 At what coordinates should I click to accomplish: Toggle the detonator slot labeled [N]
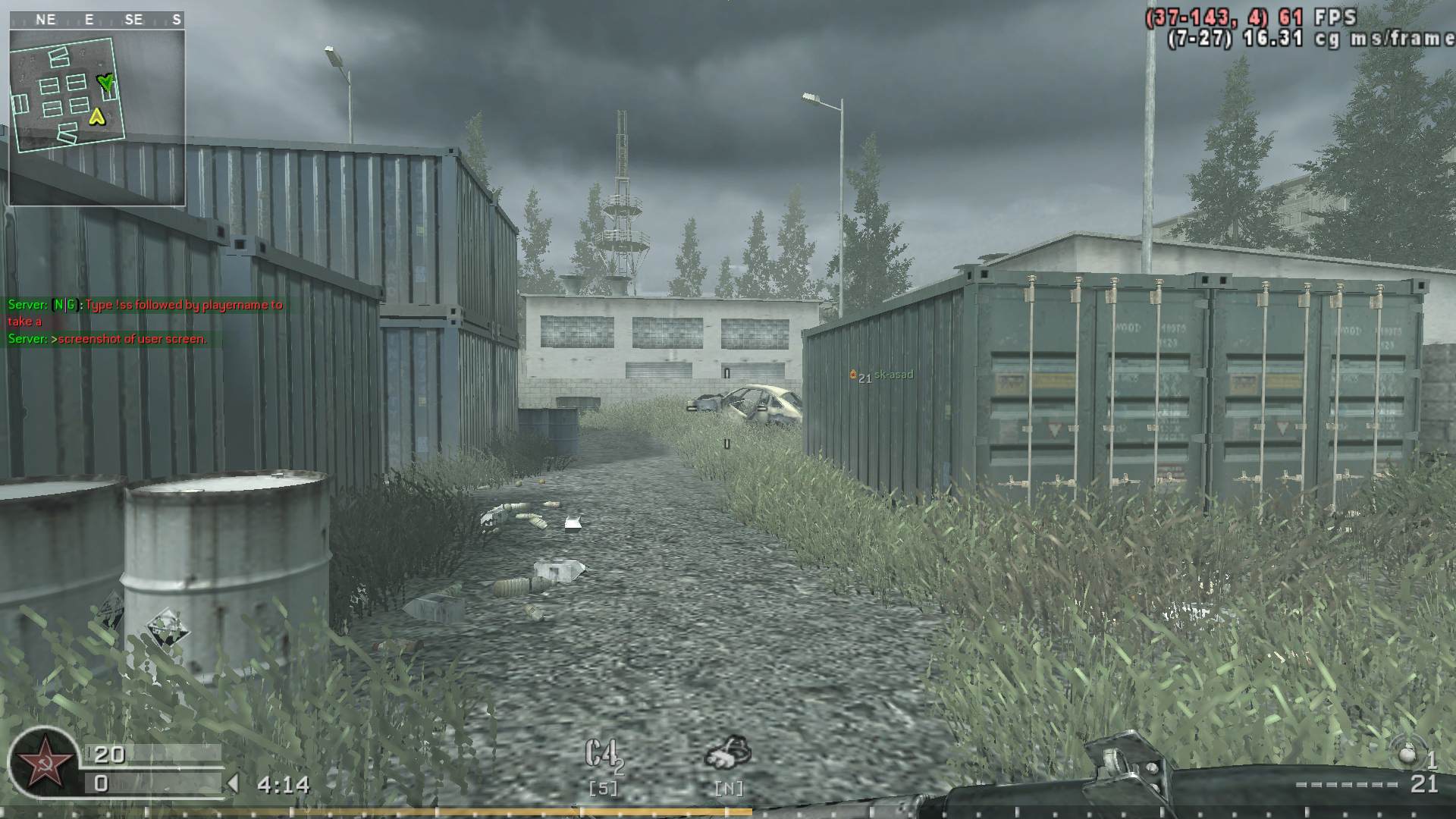pos(728,787)
